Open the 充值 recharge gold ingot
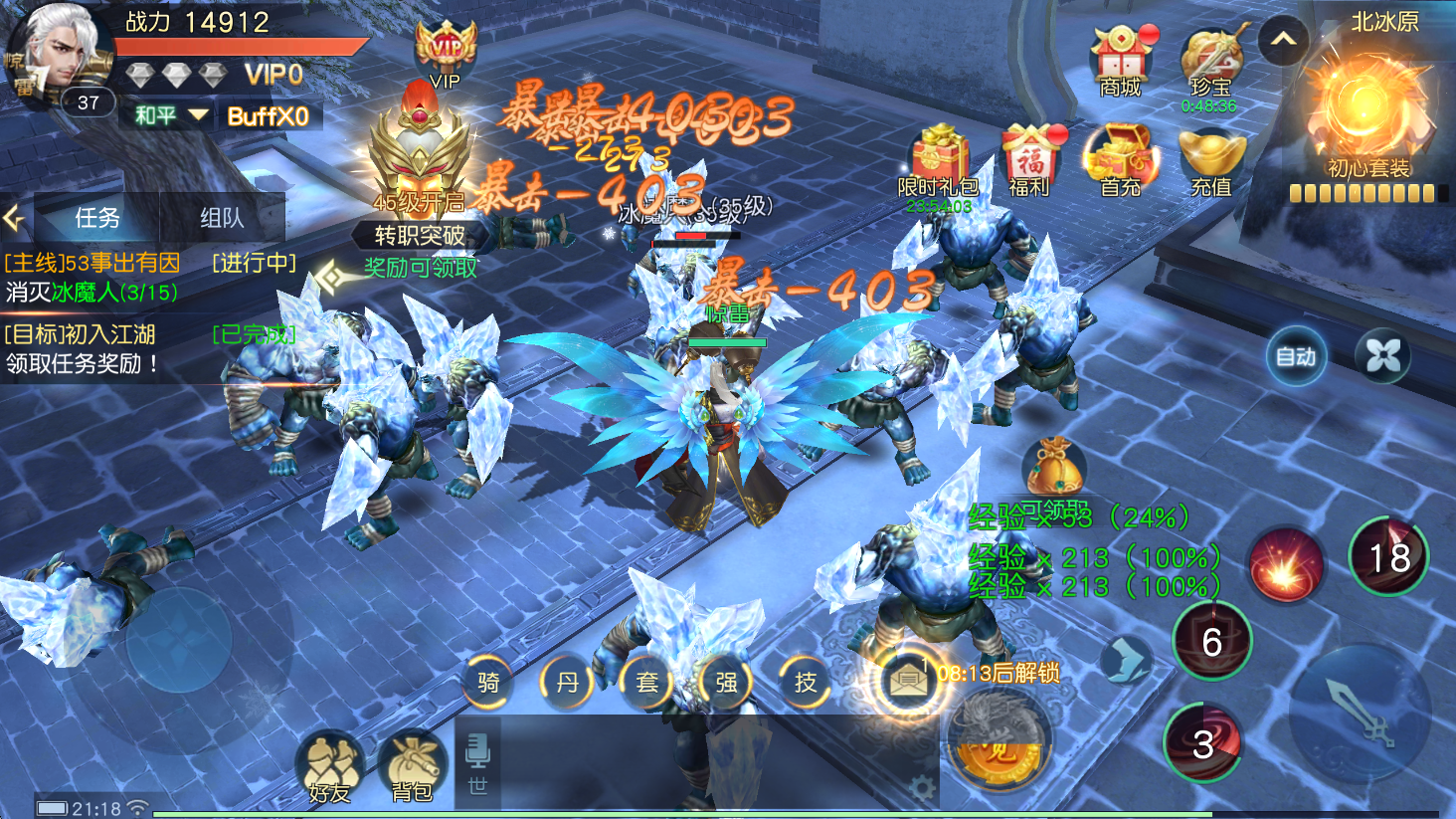Screen dimensions: 1456x819 [1210, 160]
